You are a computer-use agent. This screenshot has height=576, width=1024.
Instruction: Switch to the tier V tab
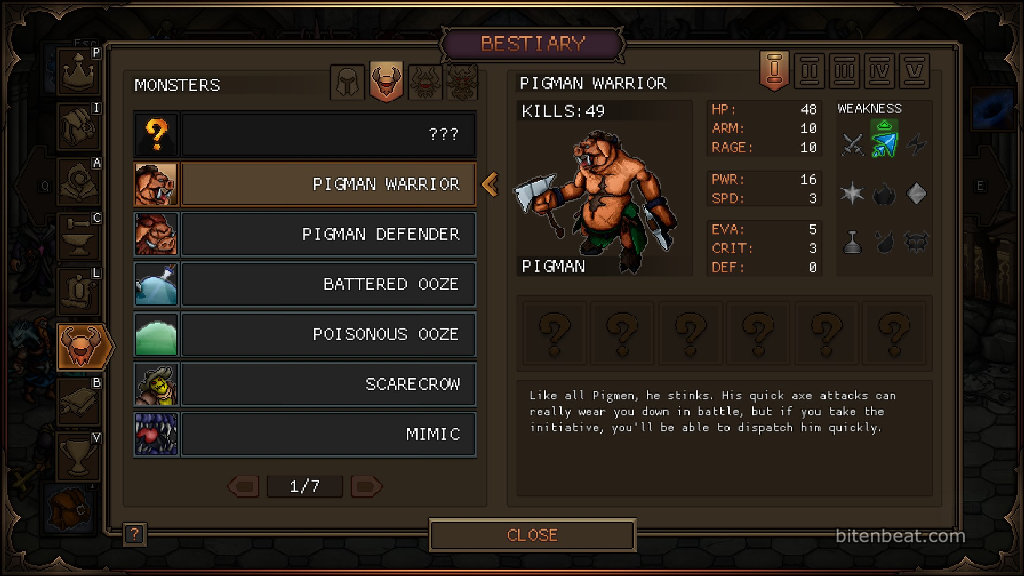click(915, 72)
